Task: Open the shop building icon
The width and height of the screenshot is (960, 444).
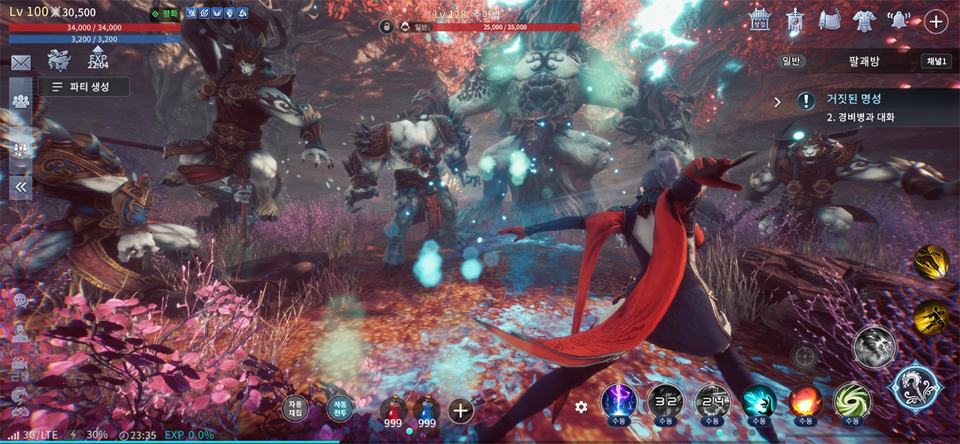Action: 762,20
